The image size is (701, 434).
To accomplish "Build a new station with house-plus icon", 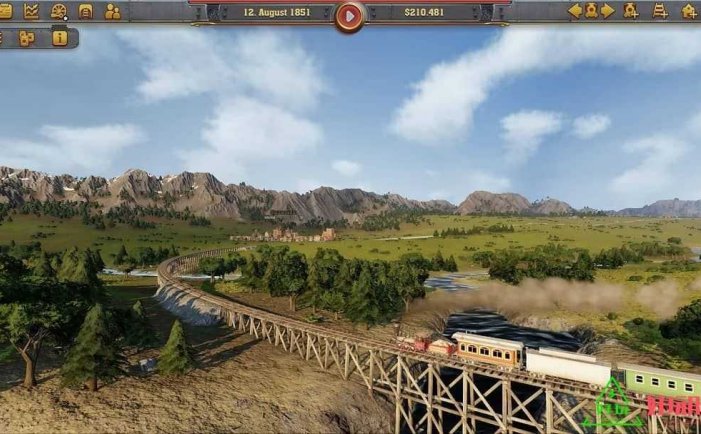I will pos(689,11).
